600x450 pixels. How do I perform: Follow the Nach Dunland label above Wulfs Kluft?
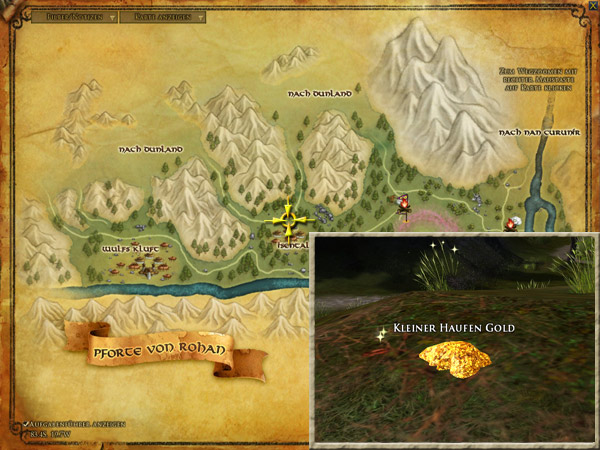(x=150, y=149)
